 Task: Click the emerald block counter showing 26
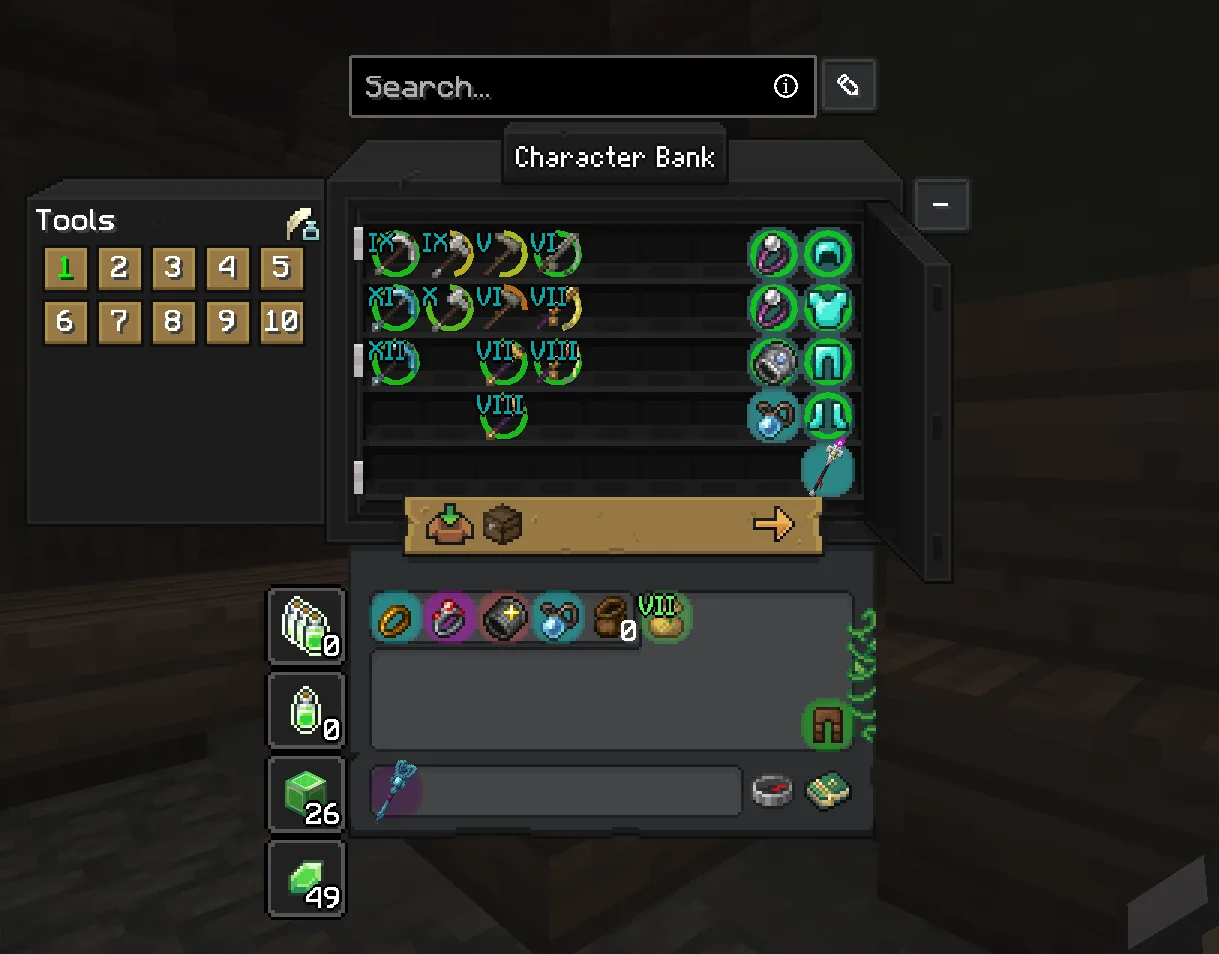[306, 796]
